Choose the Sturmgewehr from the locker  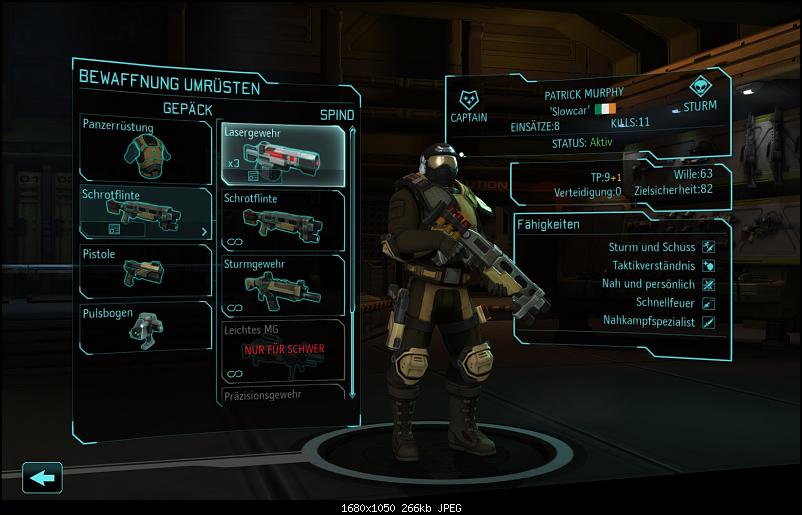283,285
